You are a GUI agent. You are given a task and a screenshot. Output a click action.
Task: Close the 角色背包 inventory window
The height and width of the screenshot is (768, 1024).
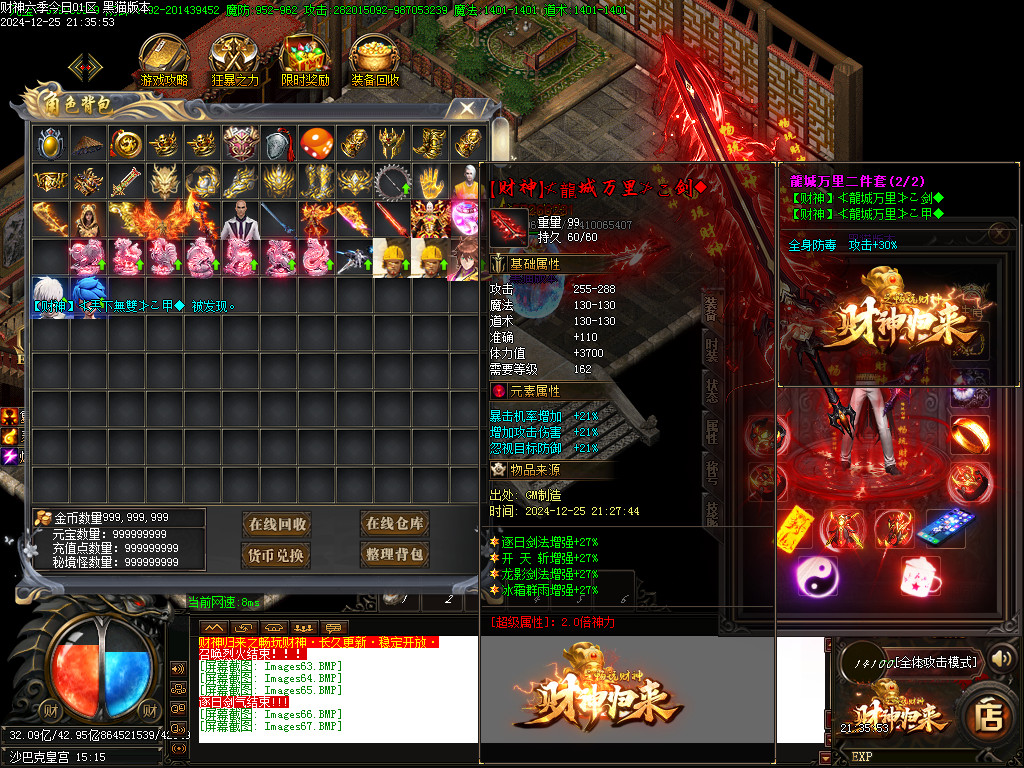pyautogui.click(x=467, y=108)
